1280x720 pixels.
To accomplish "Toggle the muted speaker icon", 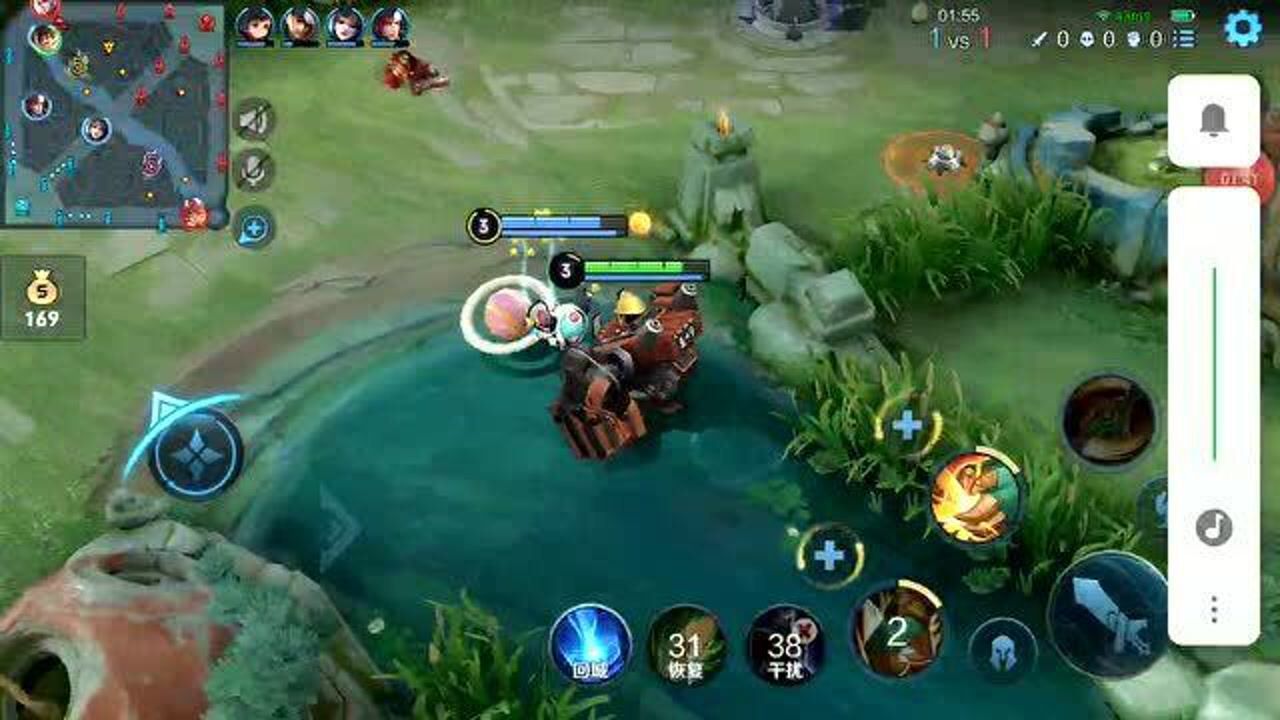I will coord(254,120).
